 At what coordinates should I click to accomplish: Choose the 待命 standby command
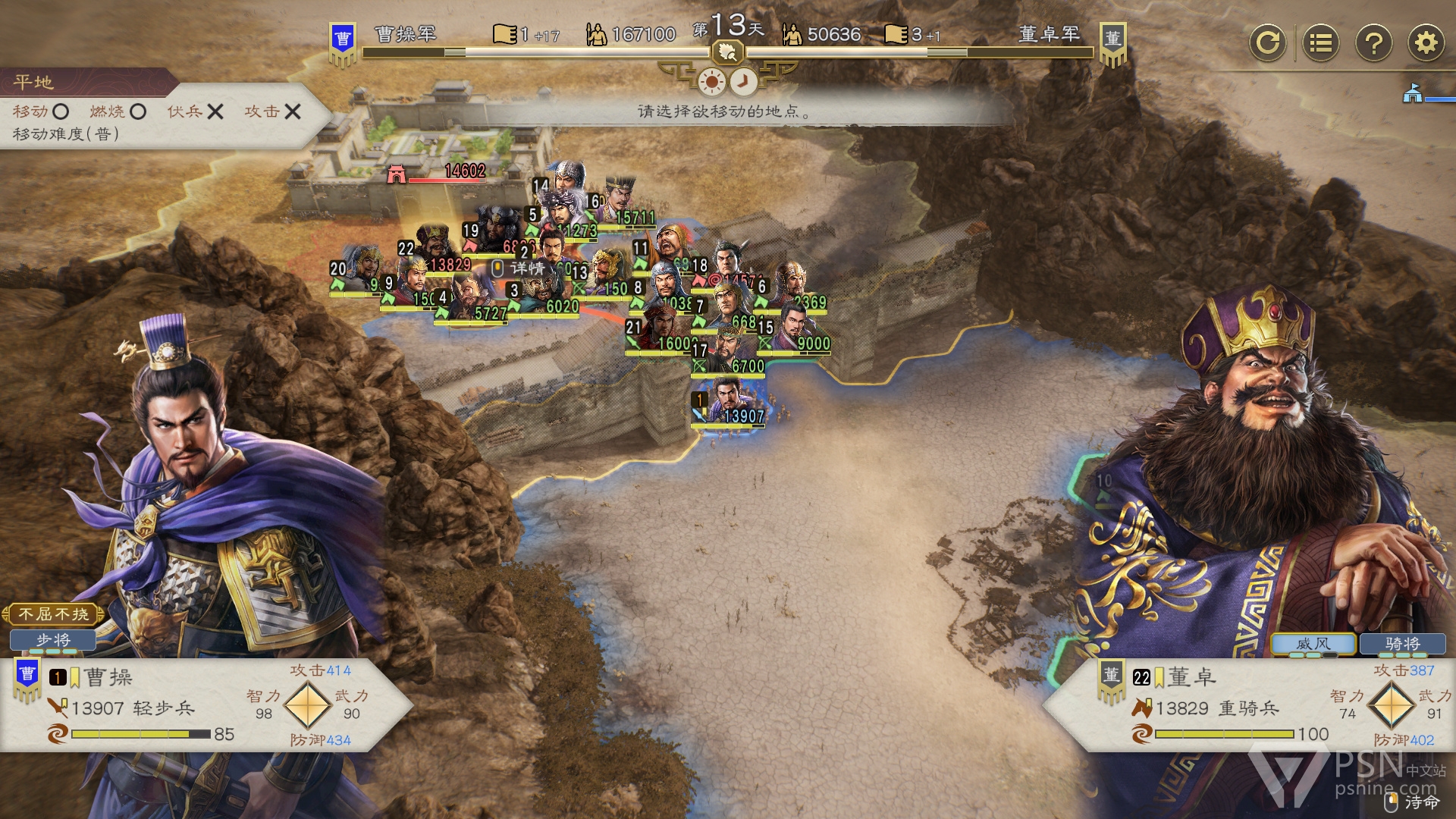[1414, 802]
